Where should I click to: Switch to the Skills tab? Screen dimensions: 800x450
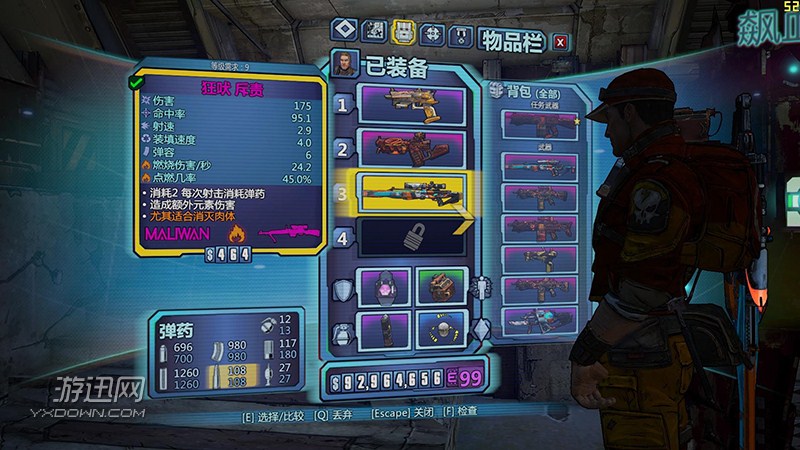(x=432, y=34)
